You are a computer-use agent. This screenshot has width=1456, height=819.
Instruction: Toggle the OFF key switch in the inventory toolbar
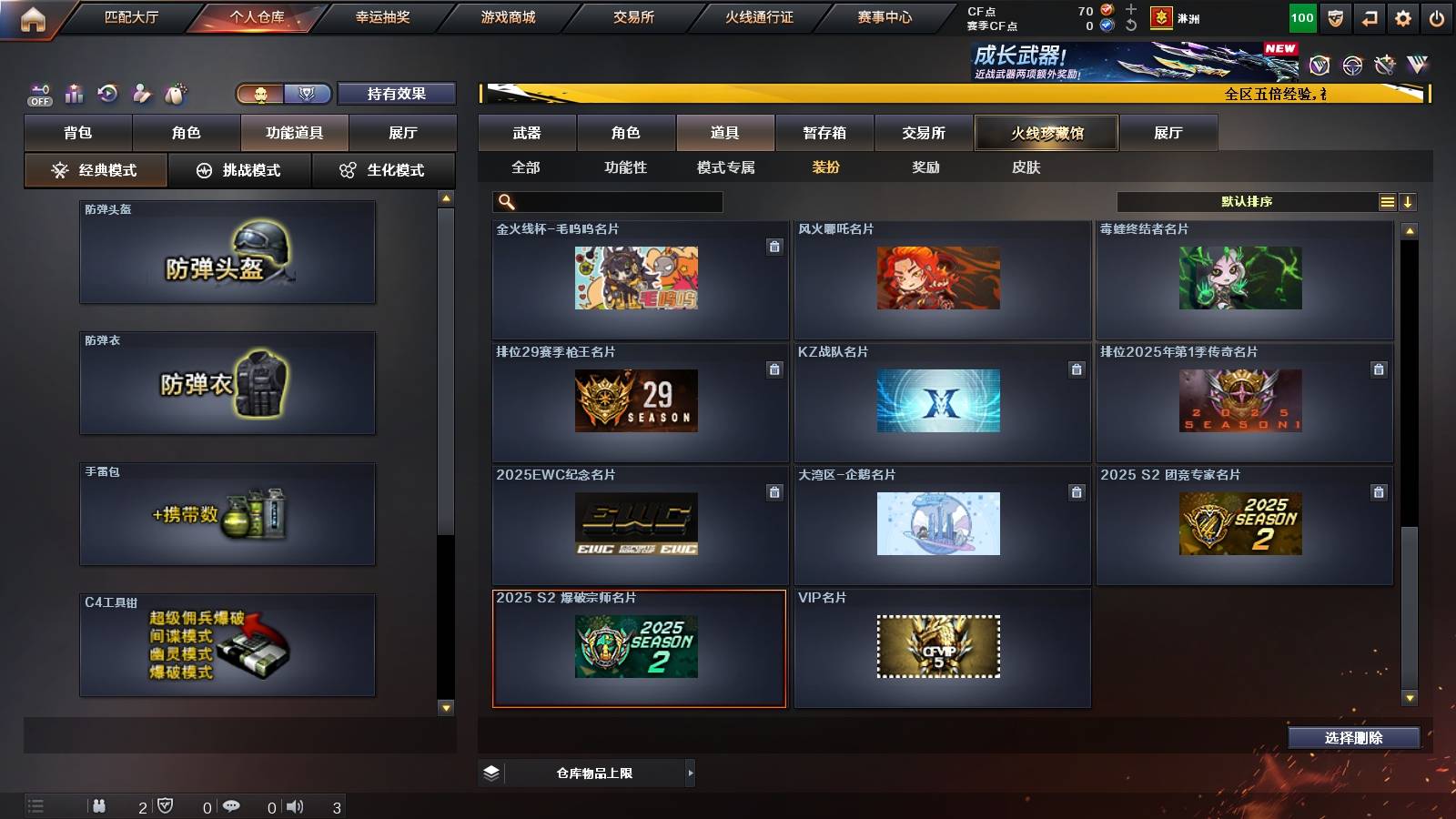click(x=39, y=93)
